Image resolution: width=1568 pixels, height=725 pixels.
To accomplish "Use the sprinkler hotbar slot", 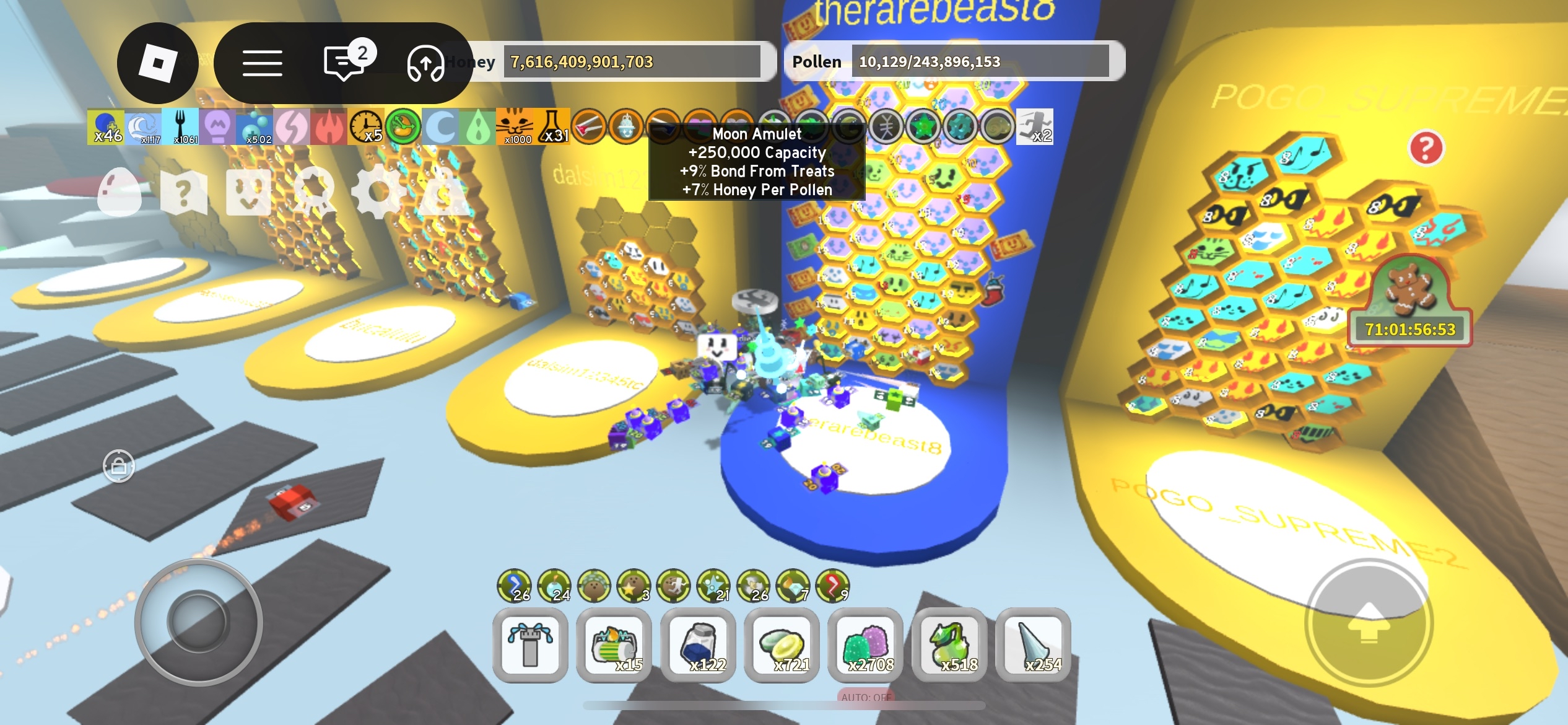I will pos(530,646).
